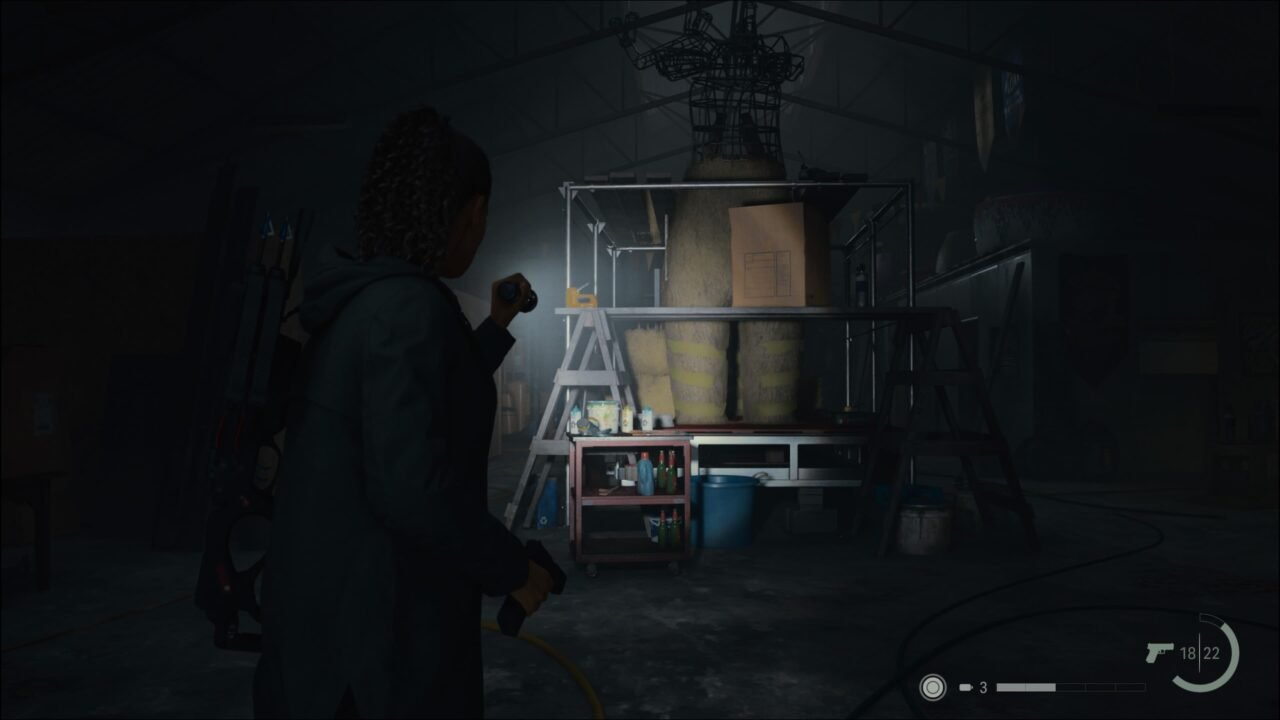Click the paper bag covering the effigy's head
This screenshot has width=1280, height=720.
[770, 253]
